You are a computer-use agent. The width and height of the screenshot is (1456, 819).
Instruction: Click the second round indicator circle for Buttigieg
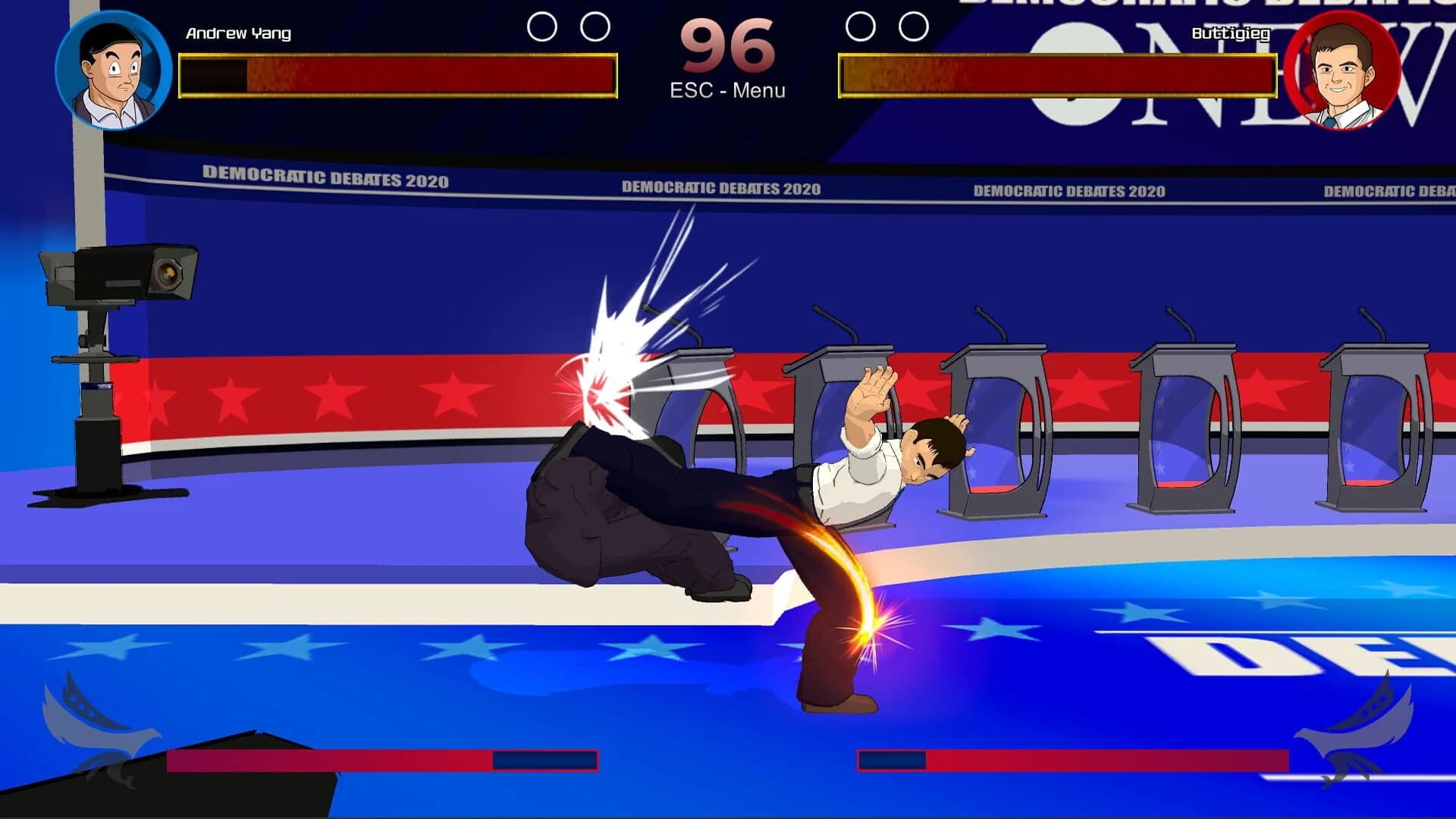[x=912, y=24]
